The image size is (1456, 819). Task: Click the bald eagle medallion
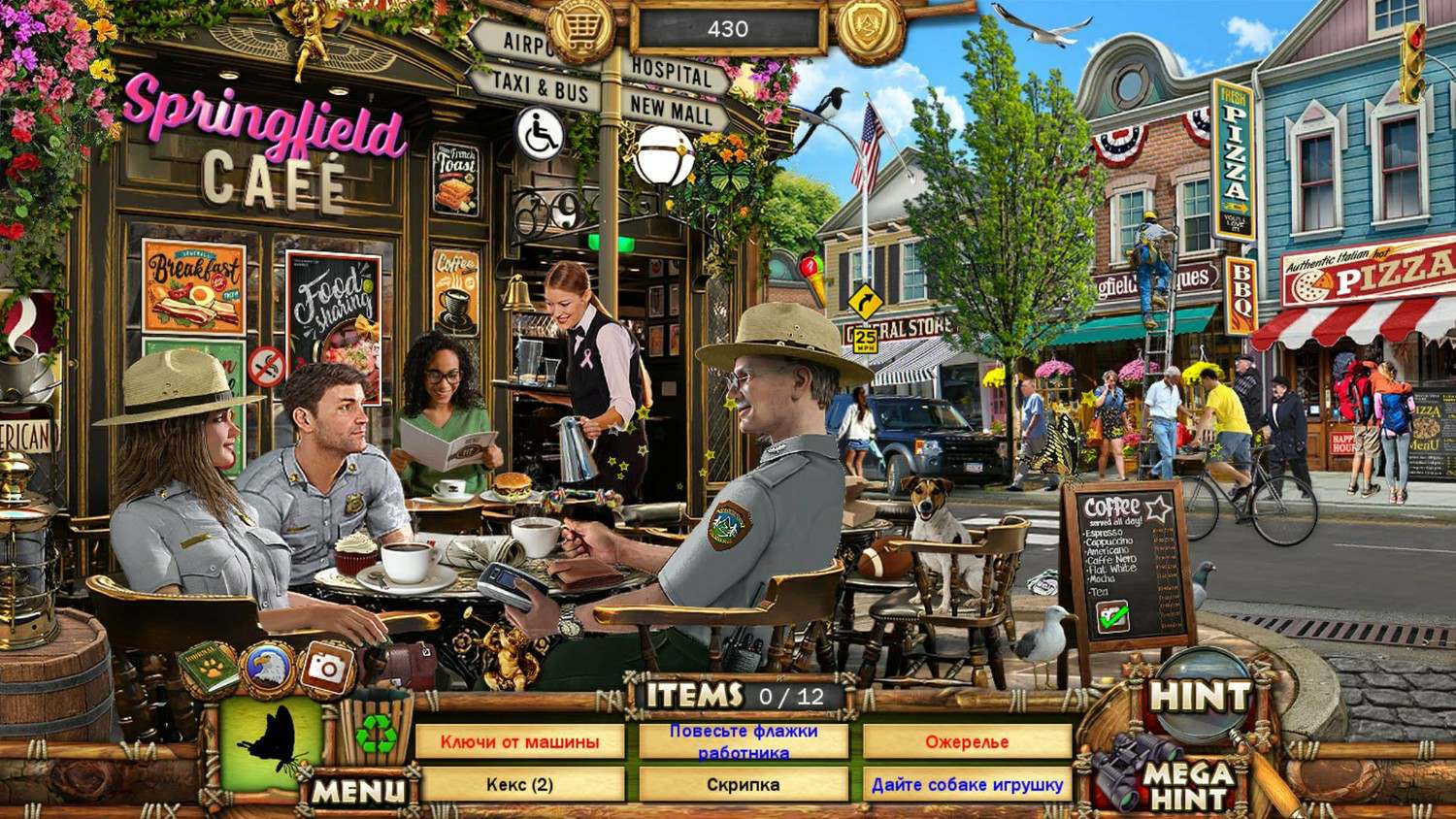point(266,669)
